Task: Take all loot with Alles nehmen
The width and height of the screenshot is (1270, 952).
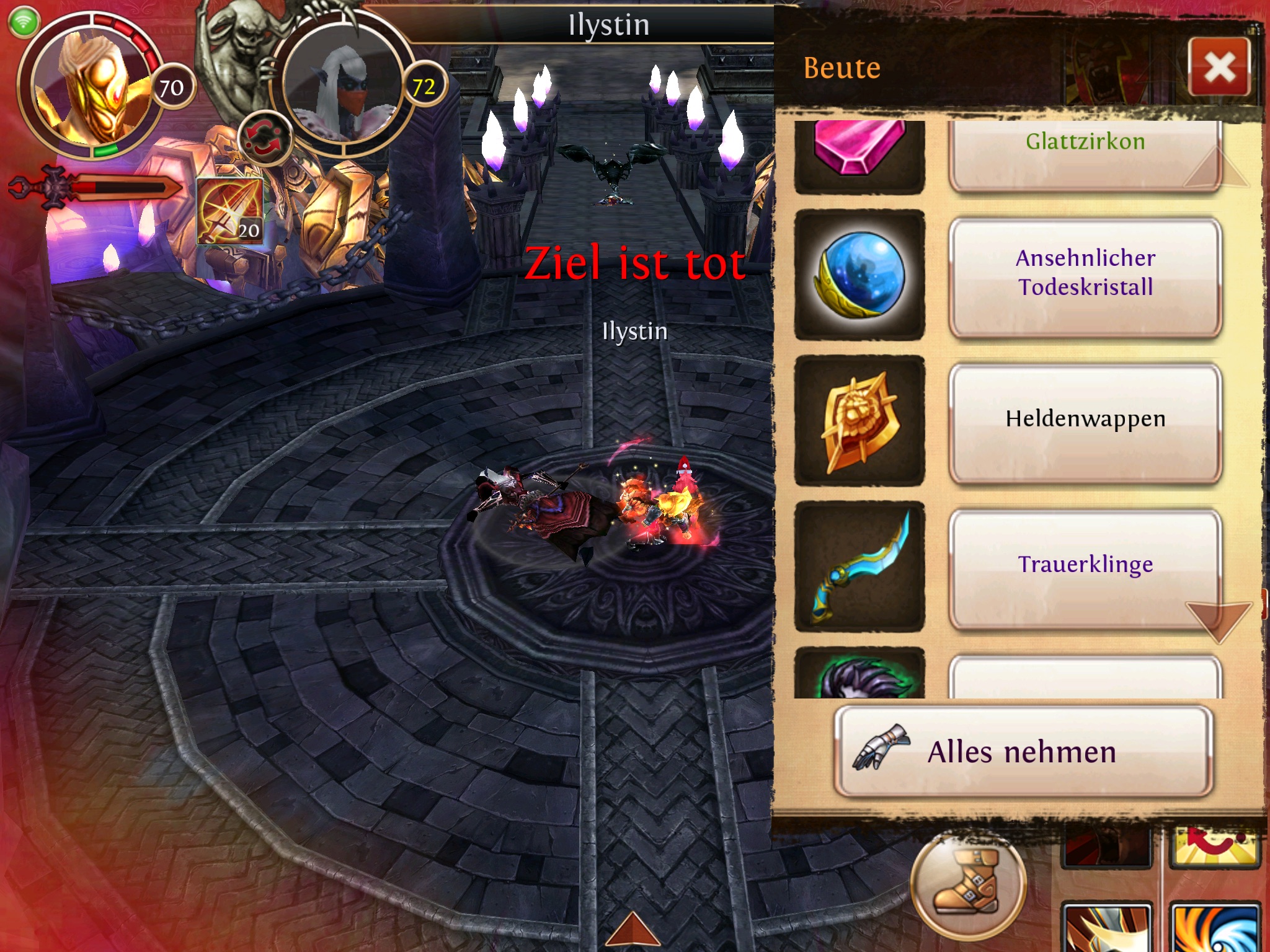Action: pyautogui.click(x=1023, y=751)
